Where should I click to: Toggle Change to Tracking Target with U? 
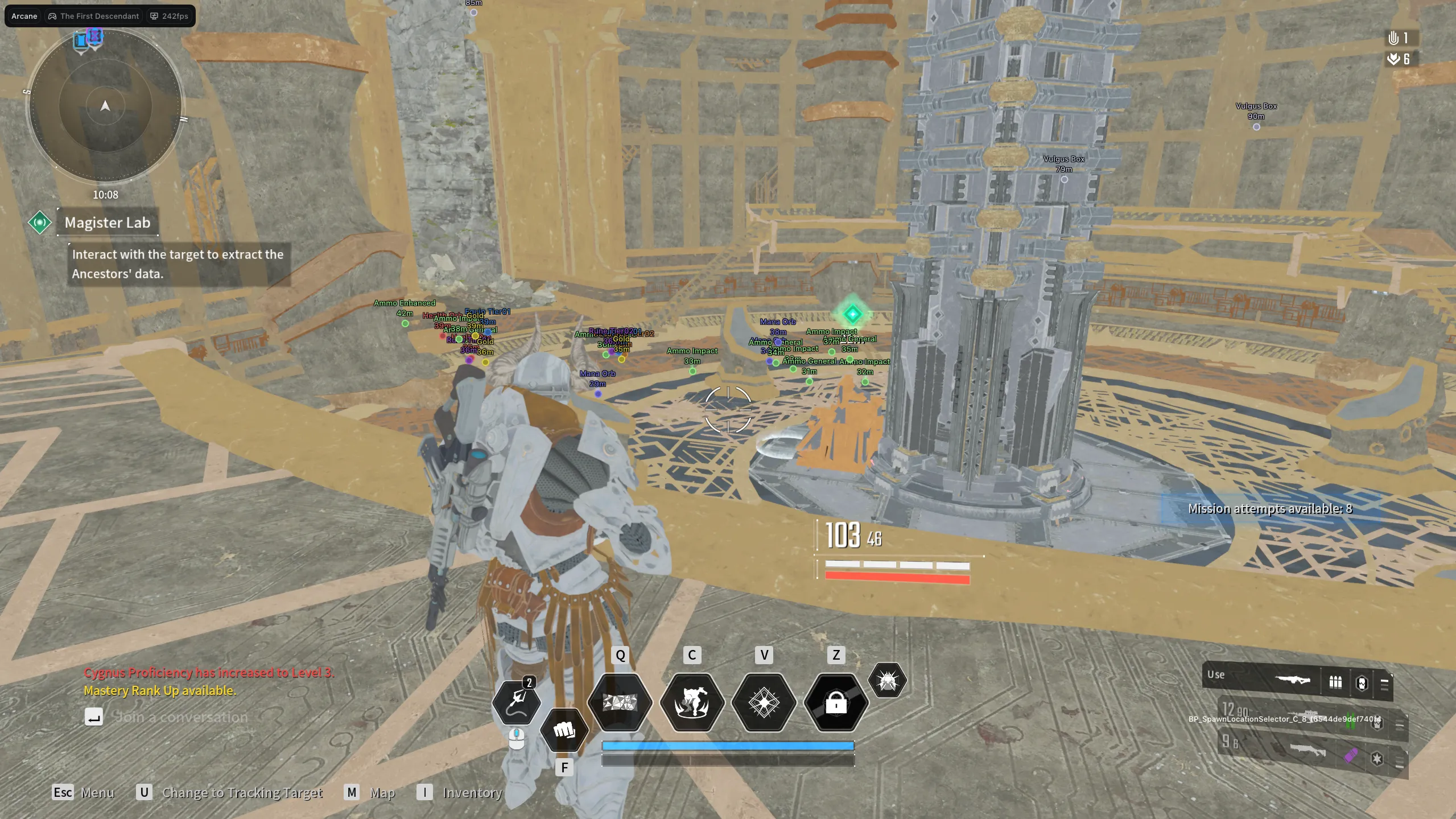pos(144,792)
